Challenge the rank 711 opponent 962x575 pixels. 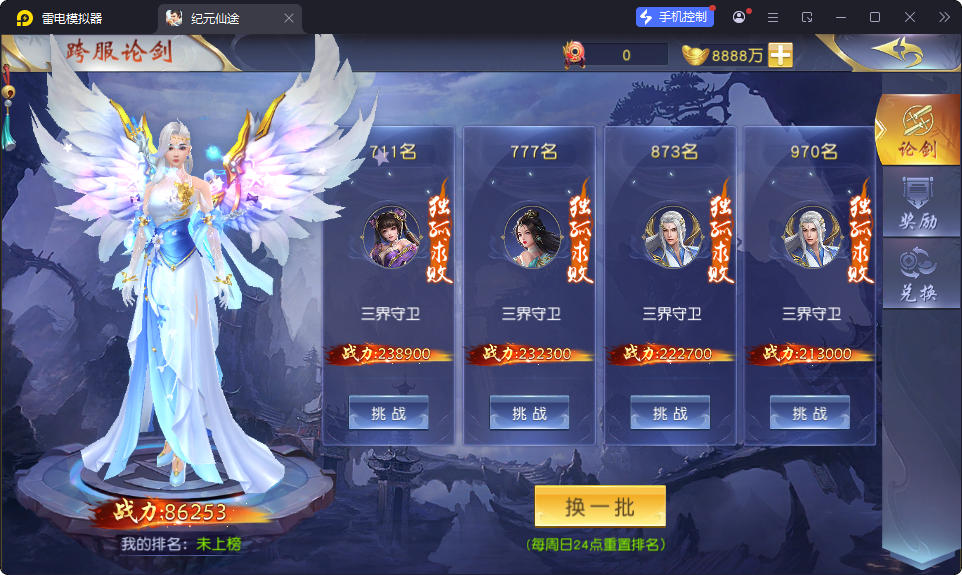point(388,413)
